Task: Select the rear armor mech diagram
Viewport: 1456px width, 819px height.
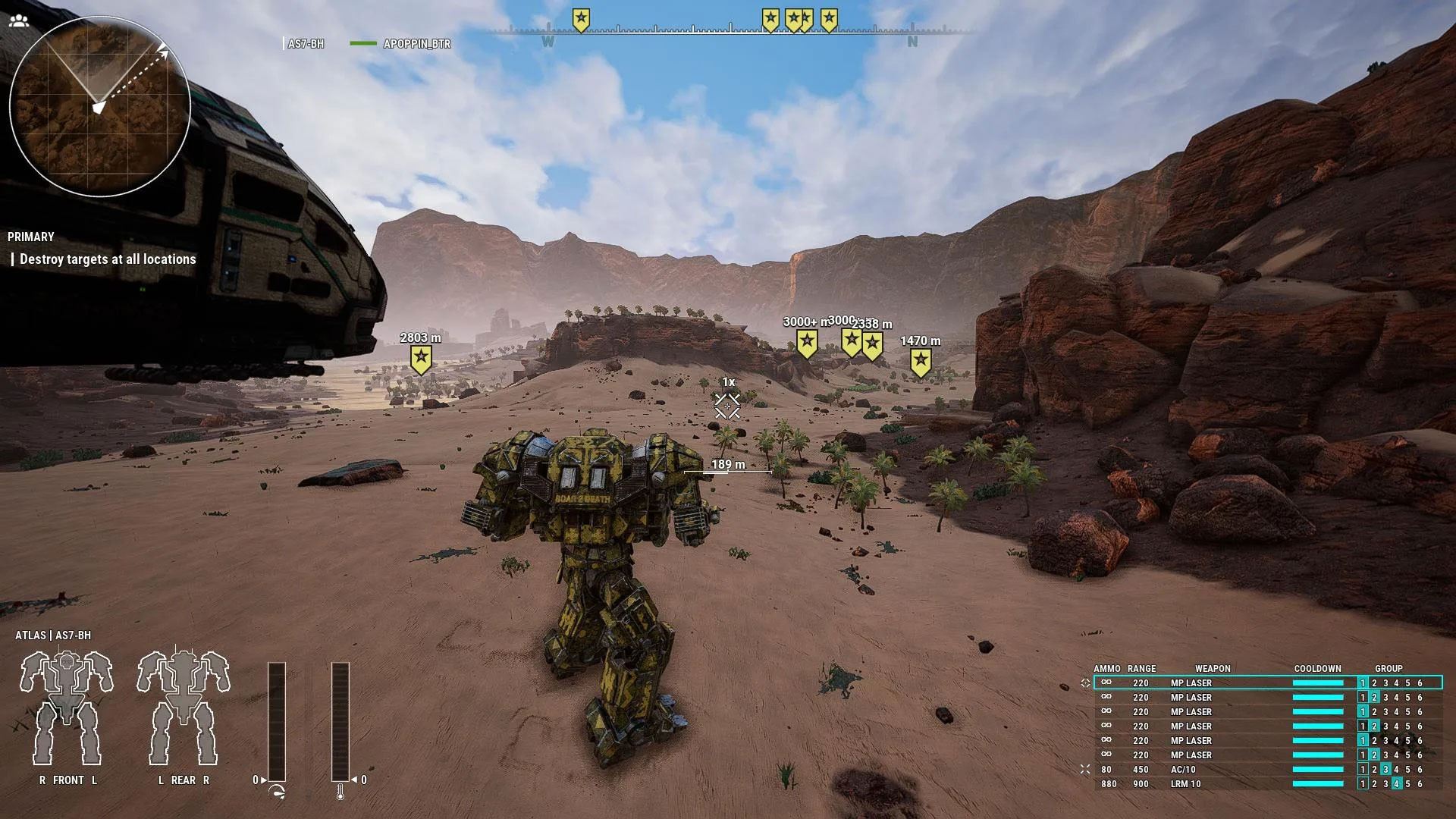Action: pyautogui.click(x=184, y=708)
